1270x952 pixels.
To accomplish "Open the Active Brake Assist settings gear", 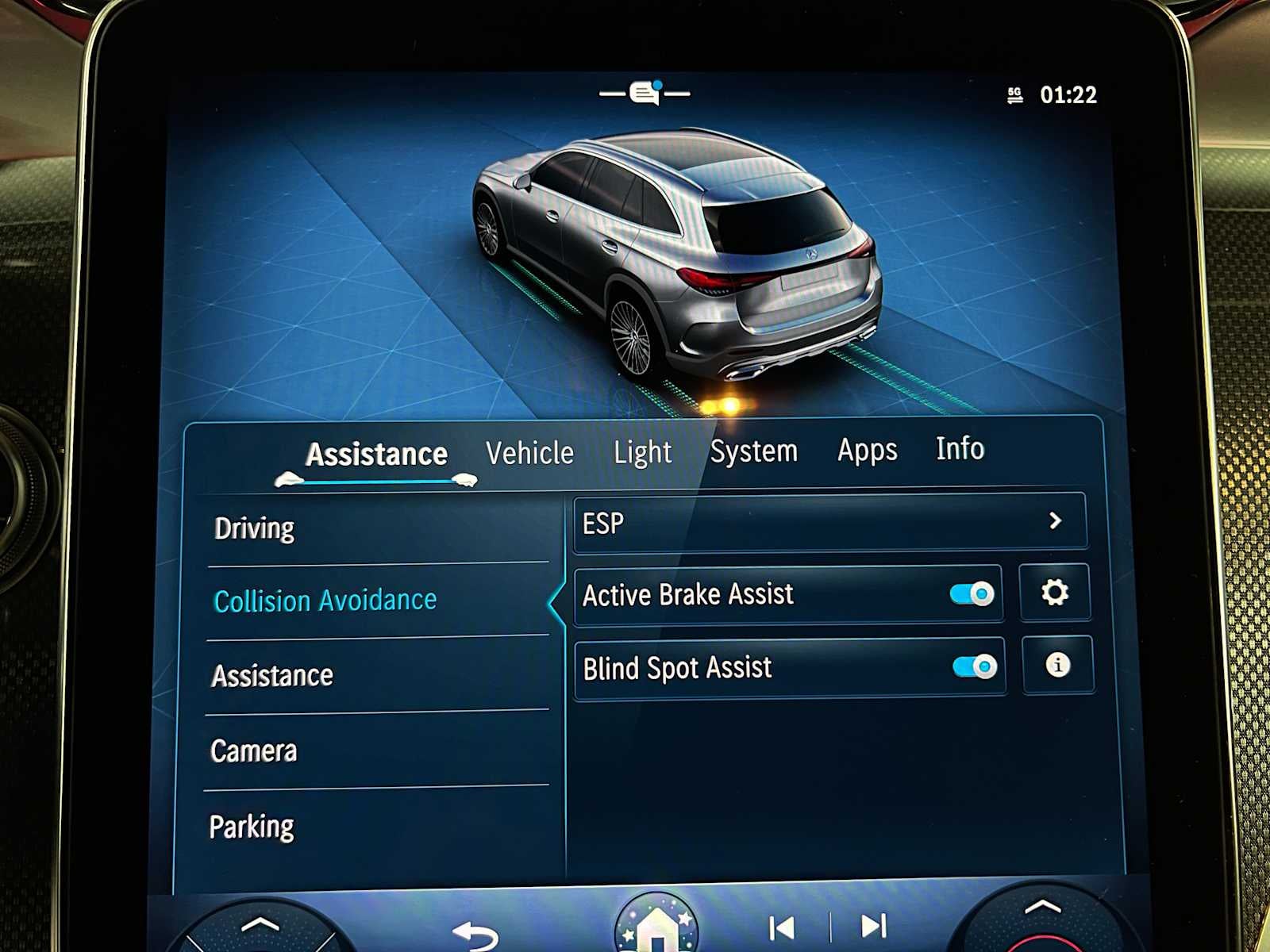I will coord(1055,591).
